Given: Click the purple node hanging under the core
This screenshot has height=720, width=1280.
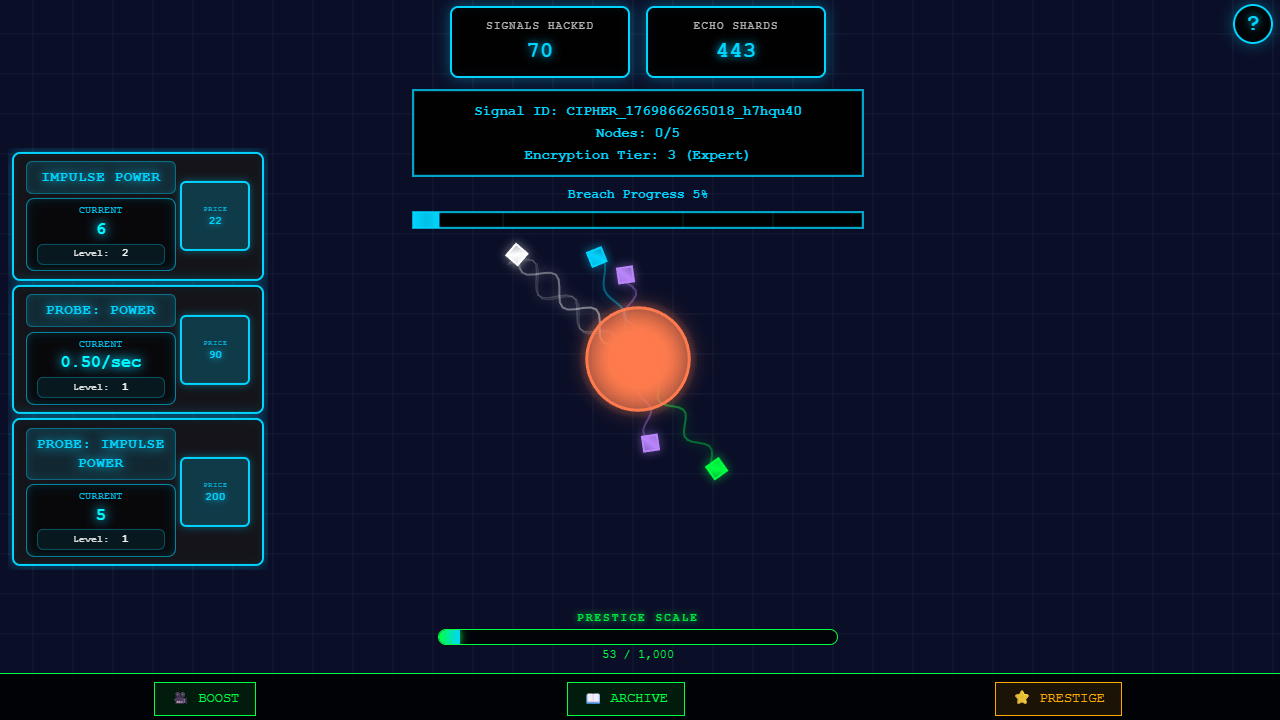Looking at the screenshot, I should click(650, 442).
